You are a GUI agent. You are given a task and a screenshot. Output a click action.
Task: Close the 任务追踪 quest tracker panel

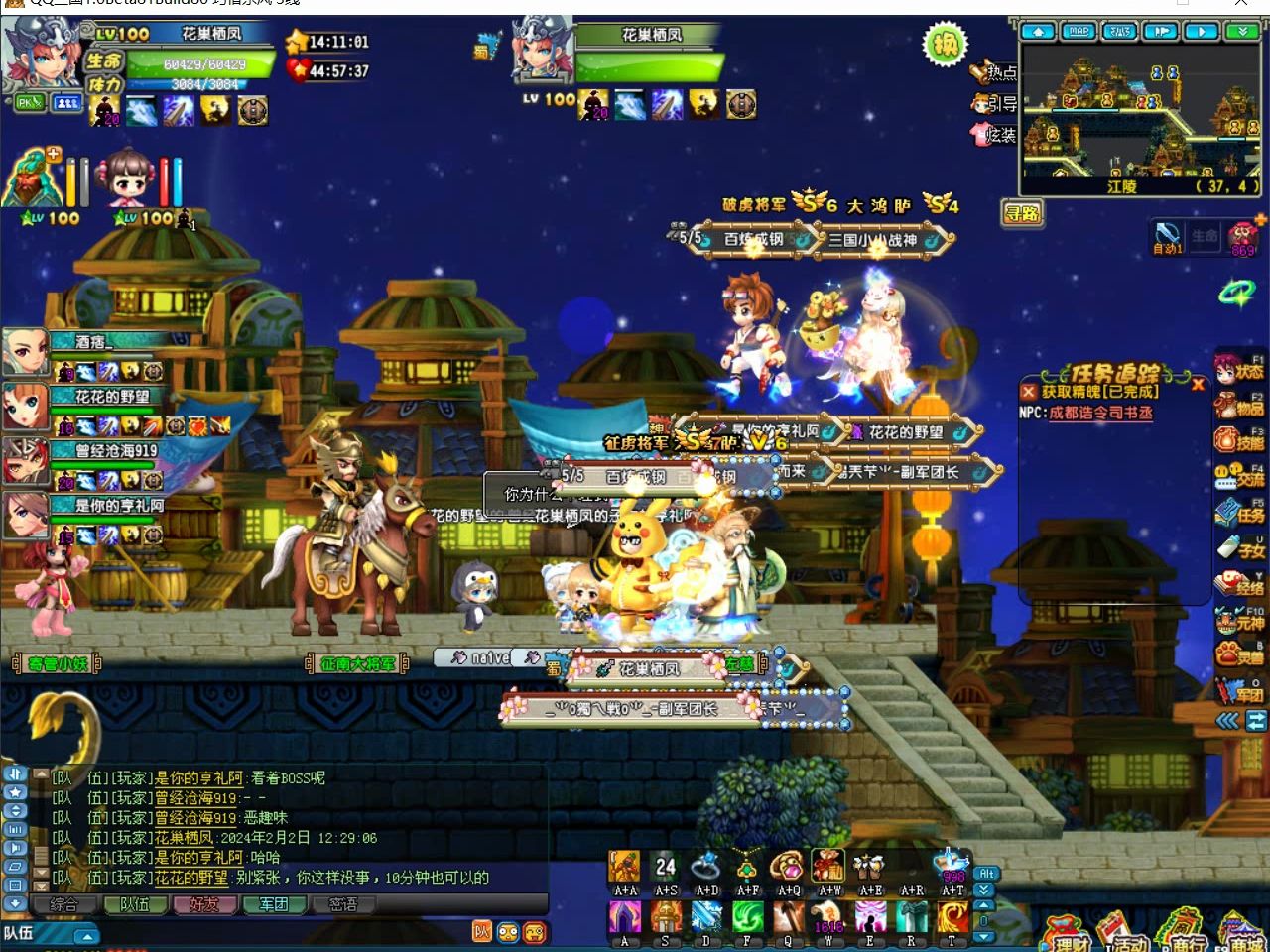[x=1198, y=384]
